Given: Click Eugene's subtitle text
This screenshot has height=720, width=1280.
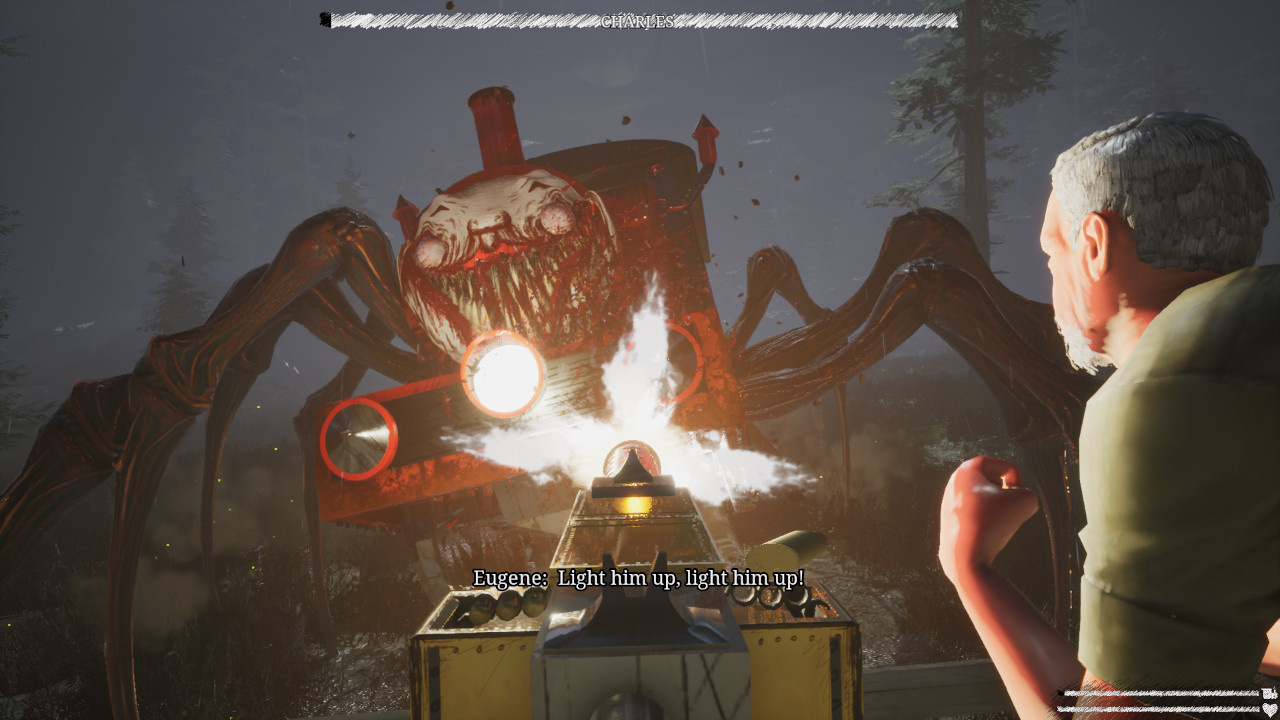Looking at the screenshot, I should (637, 578).
